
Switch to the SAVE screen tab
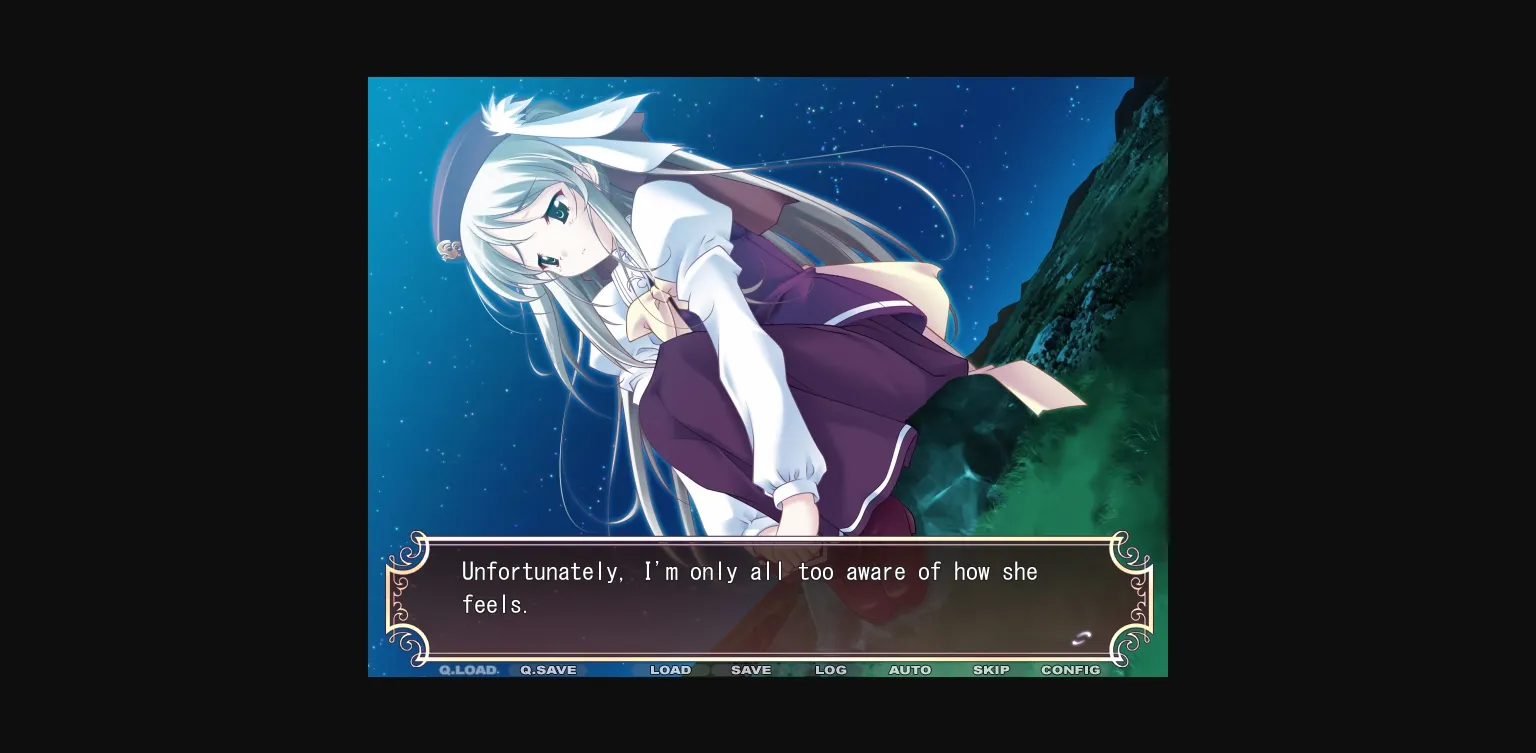coord(750,670)
